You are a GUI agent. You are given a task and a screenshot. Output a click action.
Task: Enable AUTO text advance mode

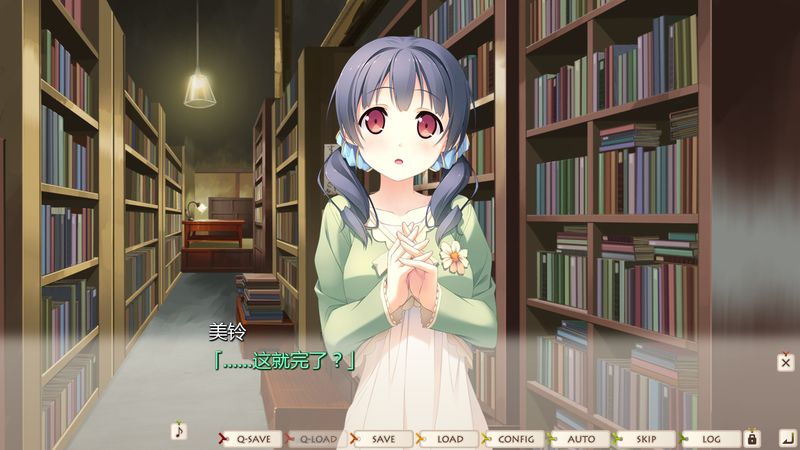pos(579,439)
